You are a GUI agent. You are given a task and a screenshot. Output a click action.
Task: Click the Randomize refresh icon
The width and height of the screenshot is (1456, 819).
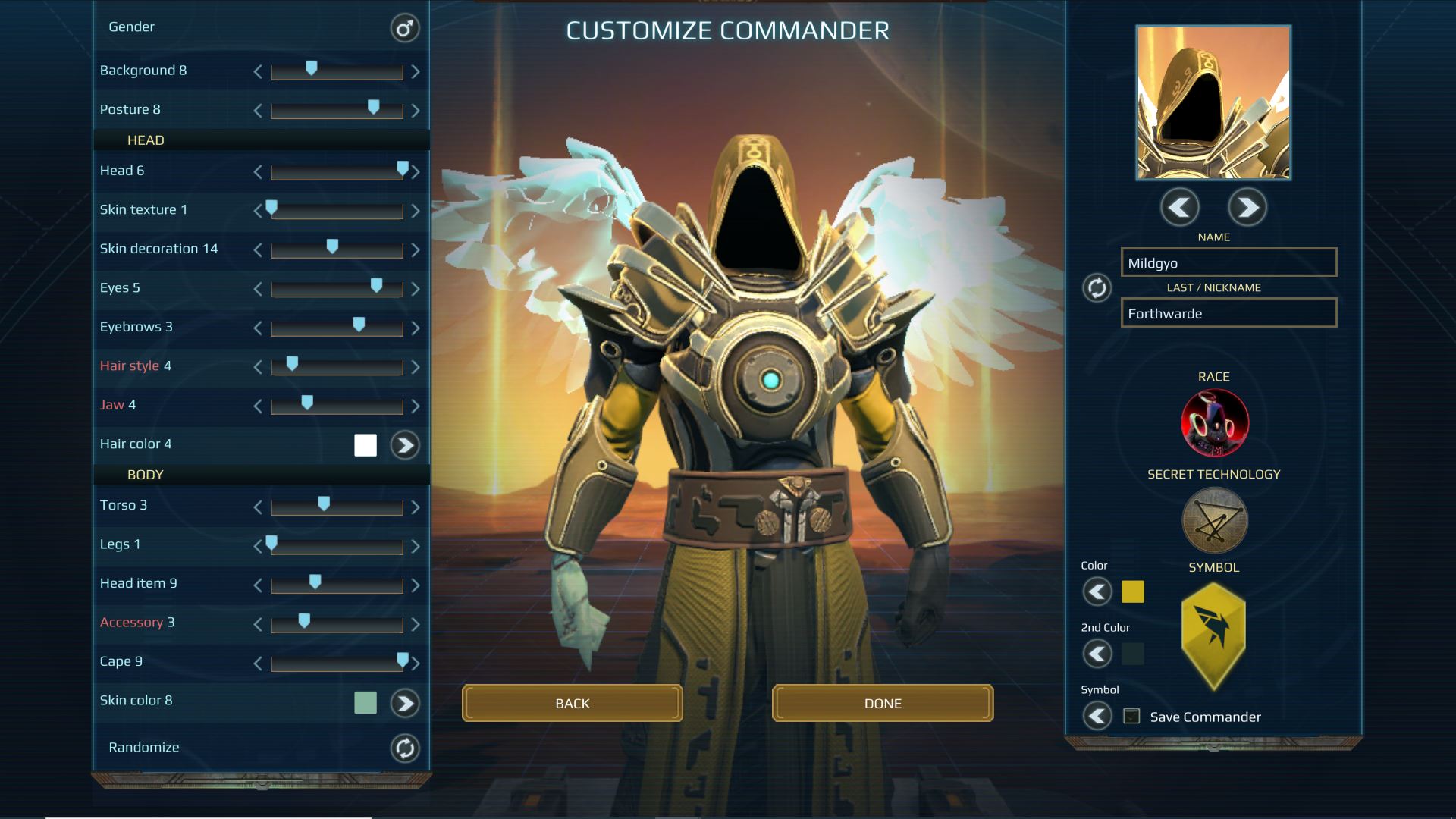[x=403, y=747]
